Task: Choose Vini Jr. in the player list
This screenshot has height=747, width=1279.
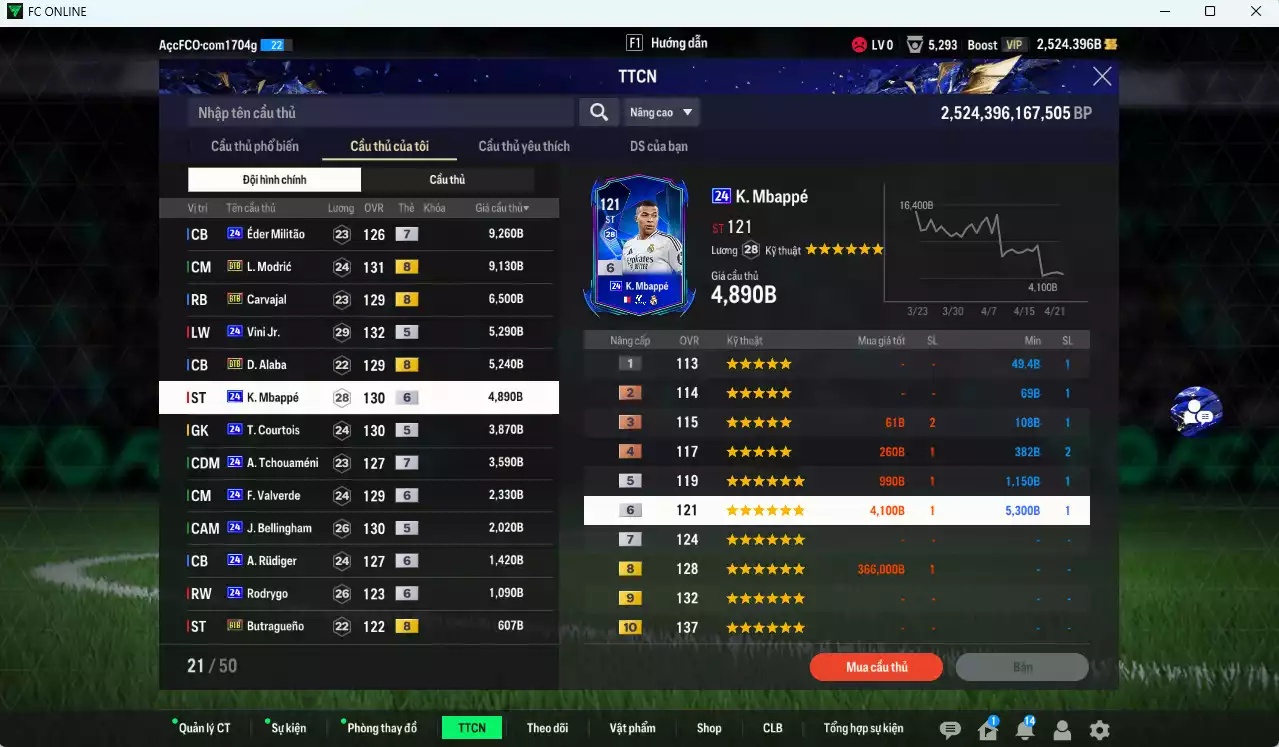Action: pyautogui.click(x=358, y=332)
